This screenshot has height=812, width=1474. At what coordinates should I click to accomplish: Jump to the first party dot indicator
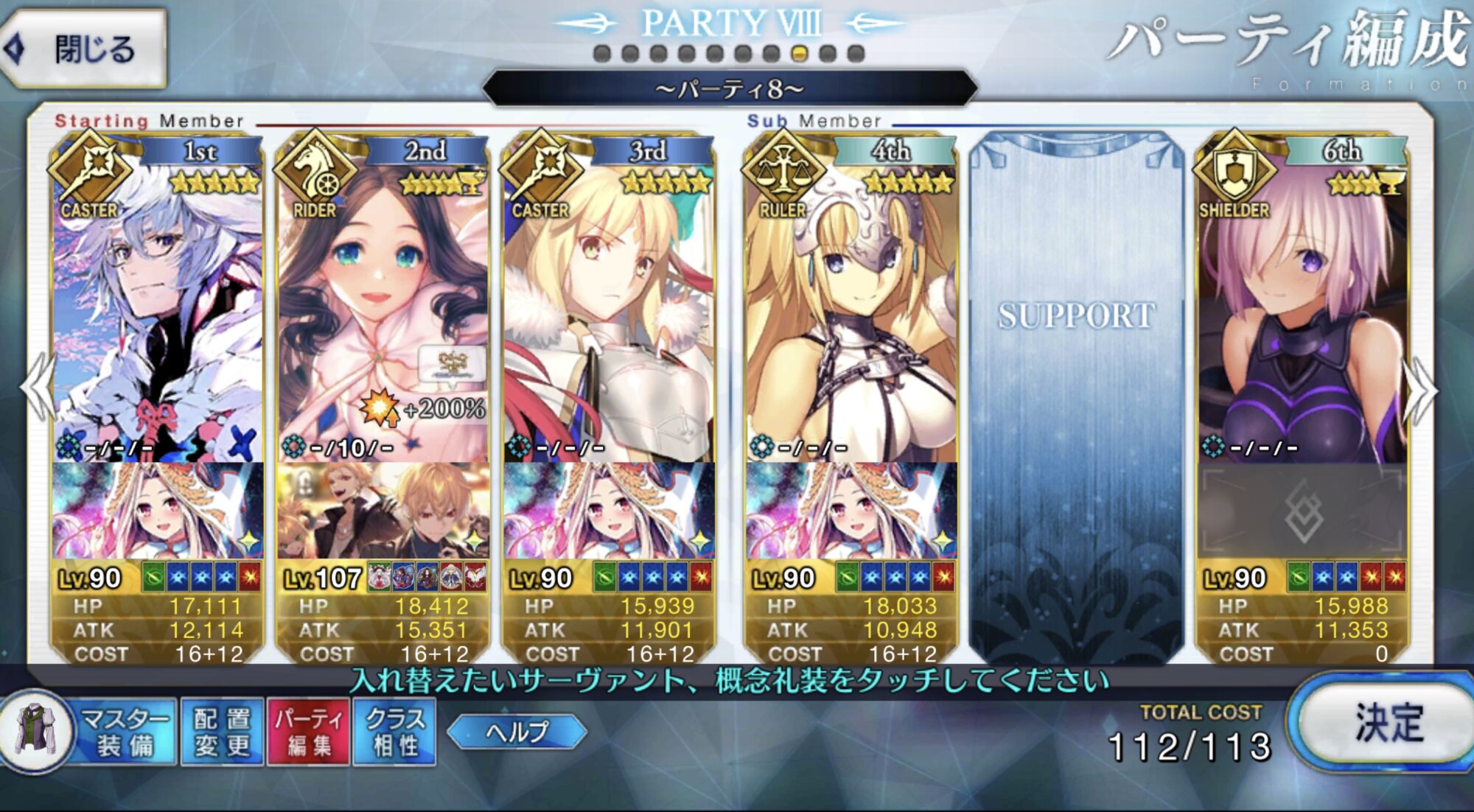point(602,54)
